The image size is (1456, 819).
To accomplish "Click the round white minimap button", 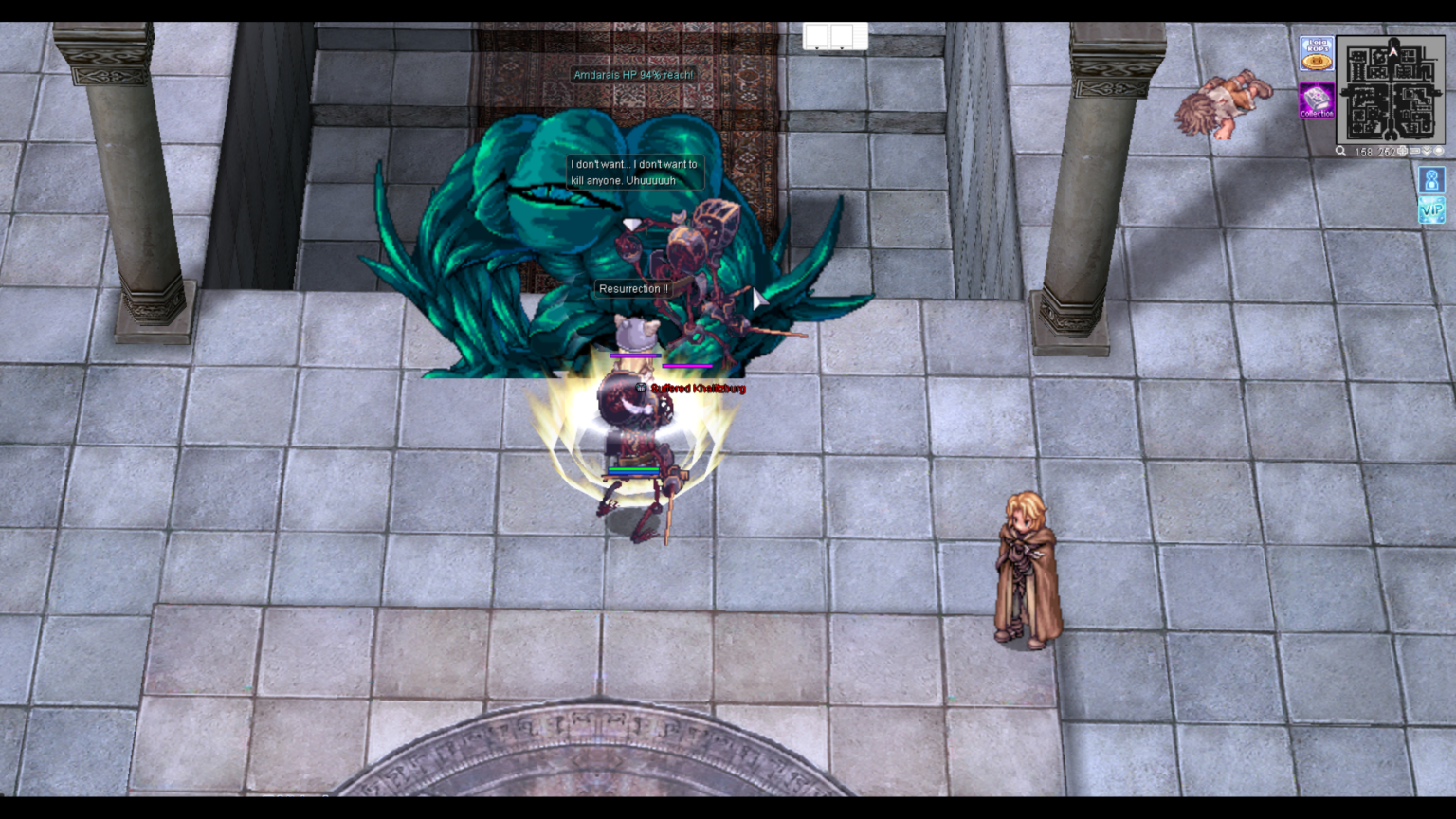I will (1439, 151).
